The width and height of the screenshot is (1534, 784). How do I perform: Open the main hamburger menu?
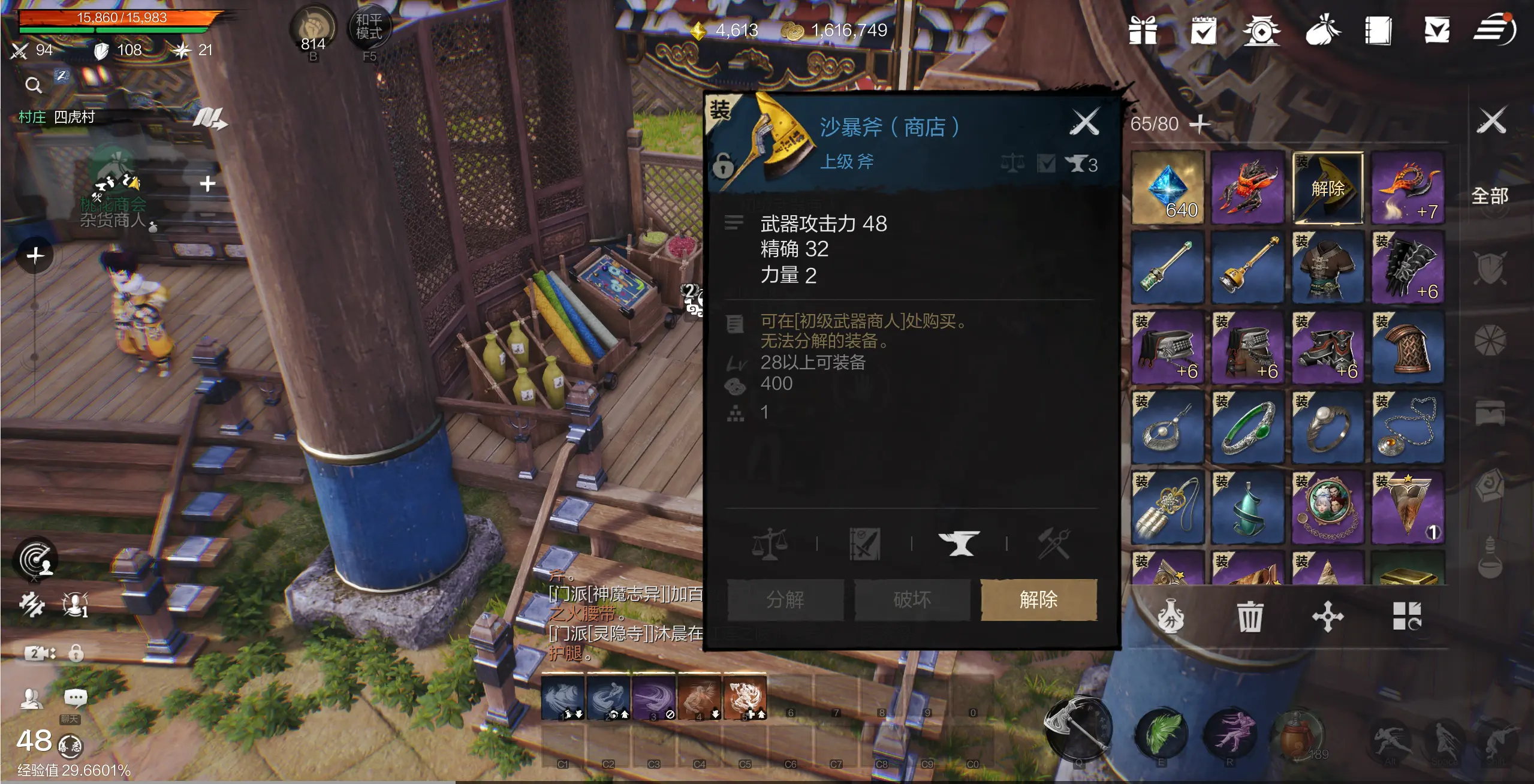point(1494,30)
